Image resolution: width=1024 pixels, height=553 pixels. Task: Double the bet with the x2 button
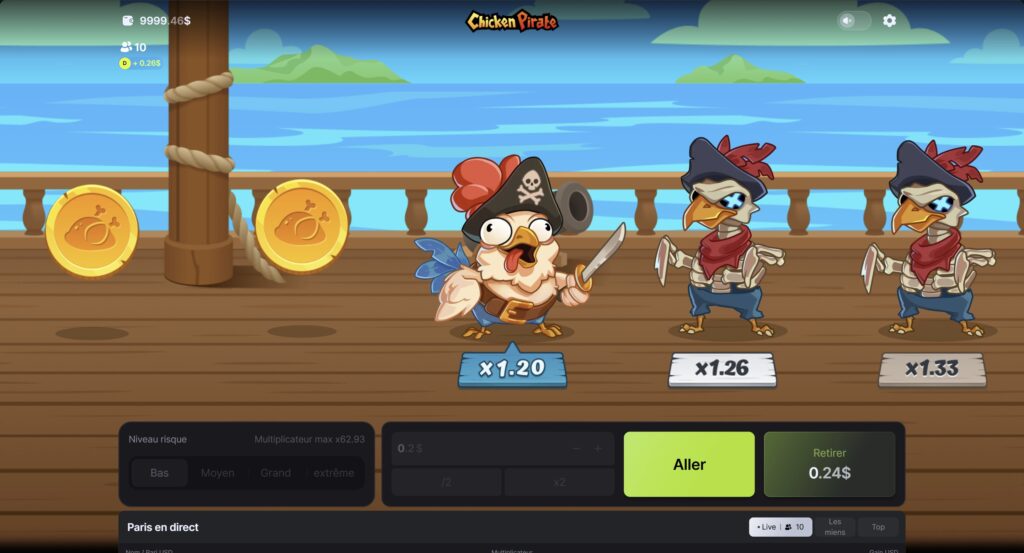tap(559, 482)
